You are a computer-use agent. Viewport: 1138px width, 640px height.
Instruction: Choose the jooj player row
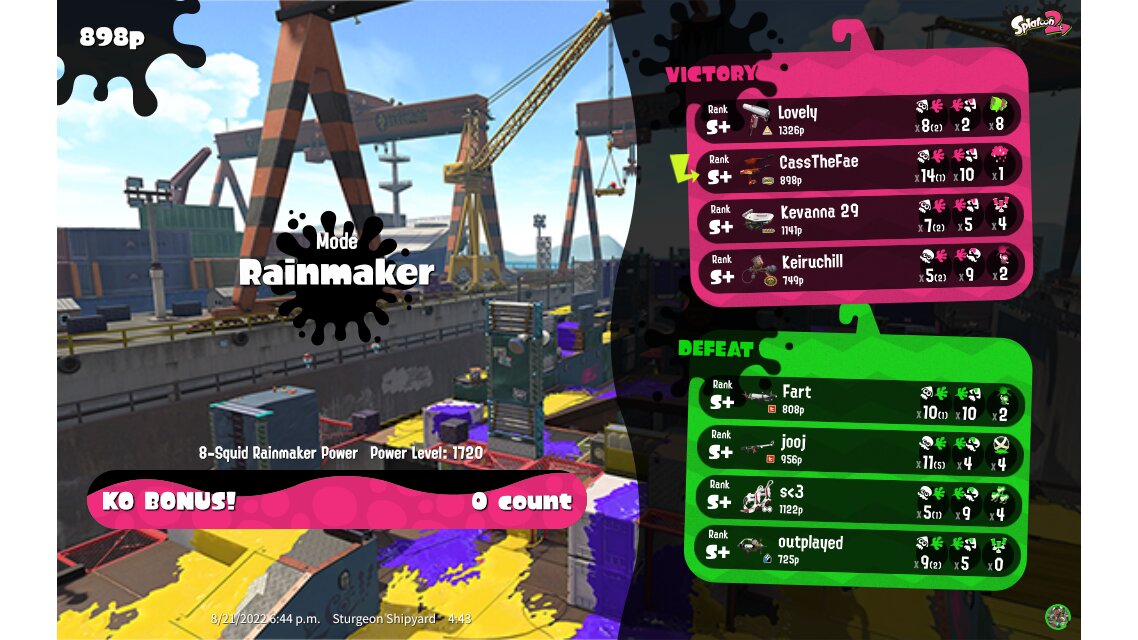click(x=860, y=449)
